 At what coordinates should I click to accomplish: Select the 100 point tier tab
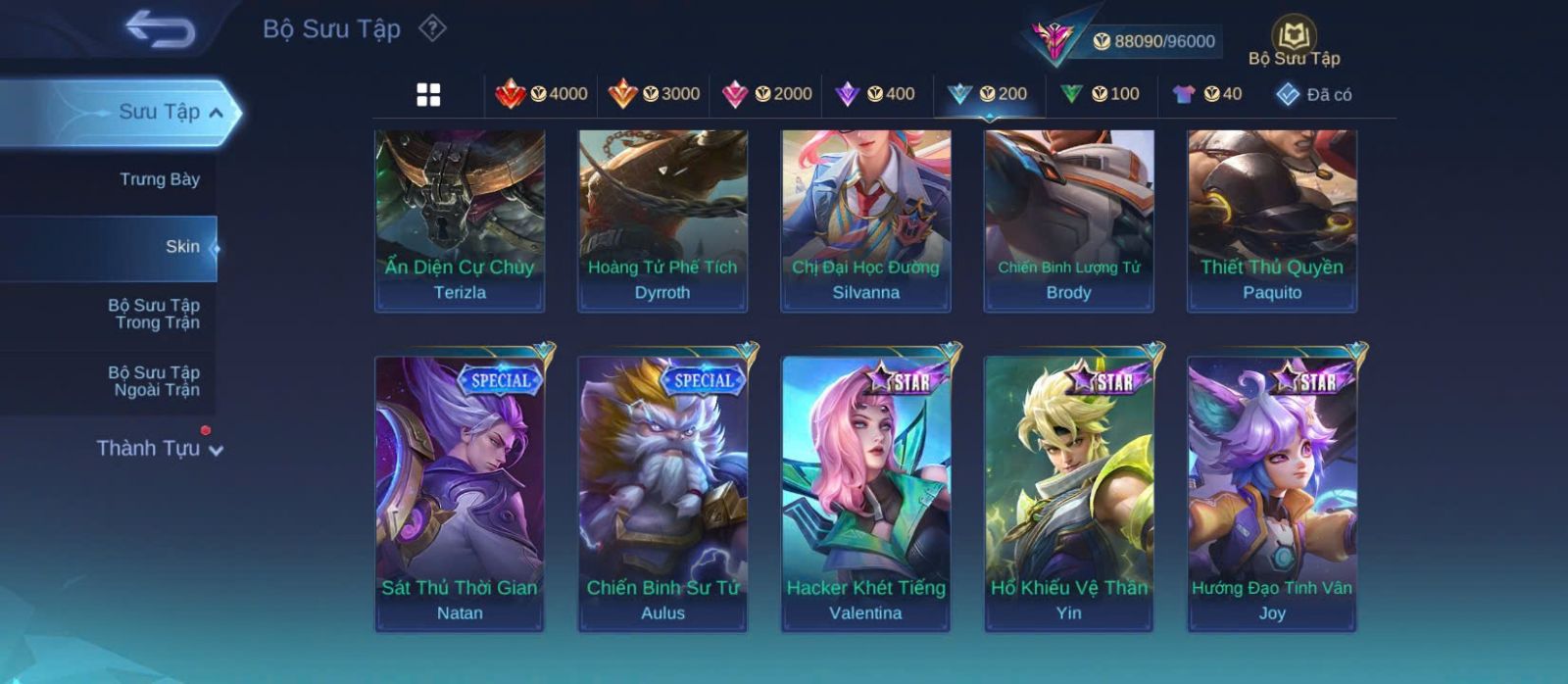pos(1100,94)
